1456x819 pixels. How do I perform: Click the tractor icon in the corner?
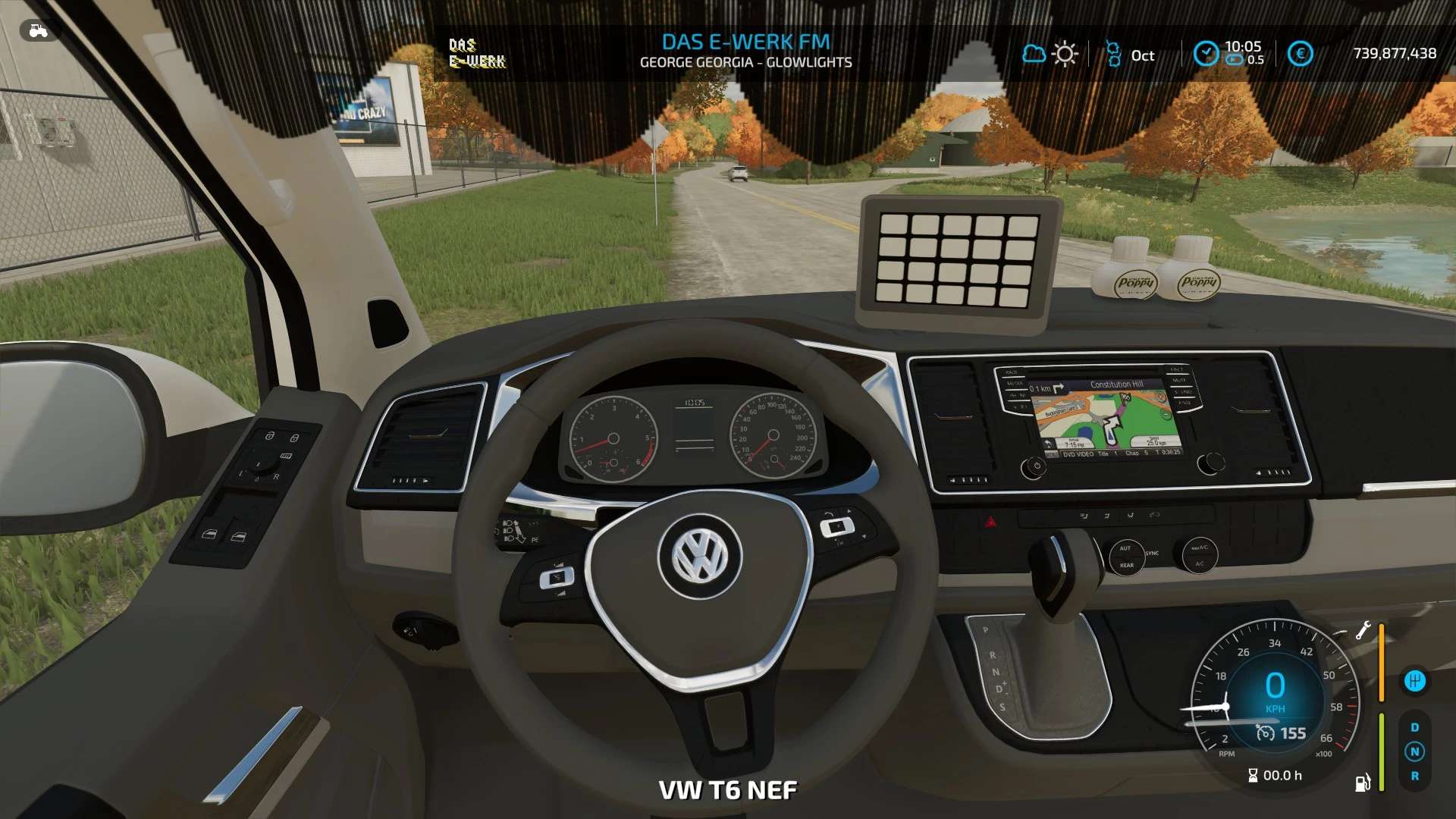[x=38, y=30]
